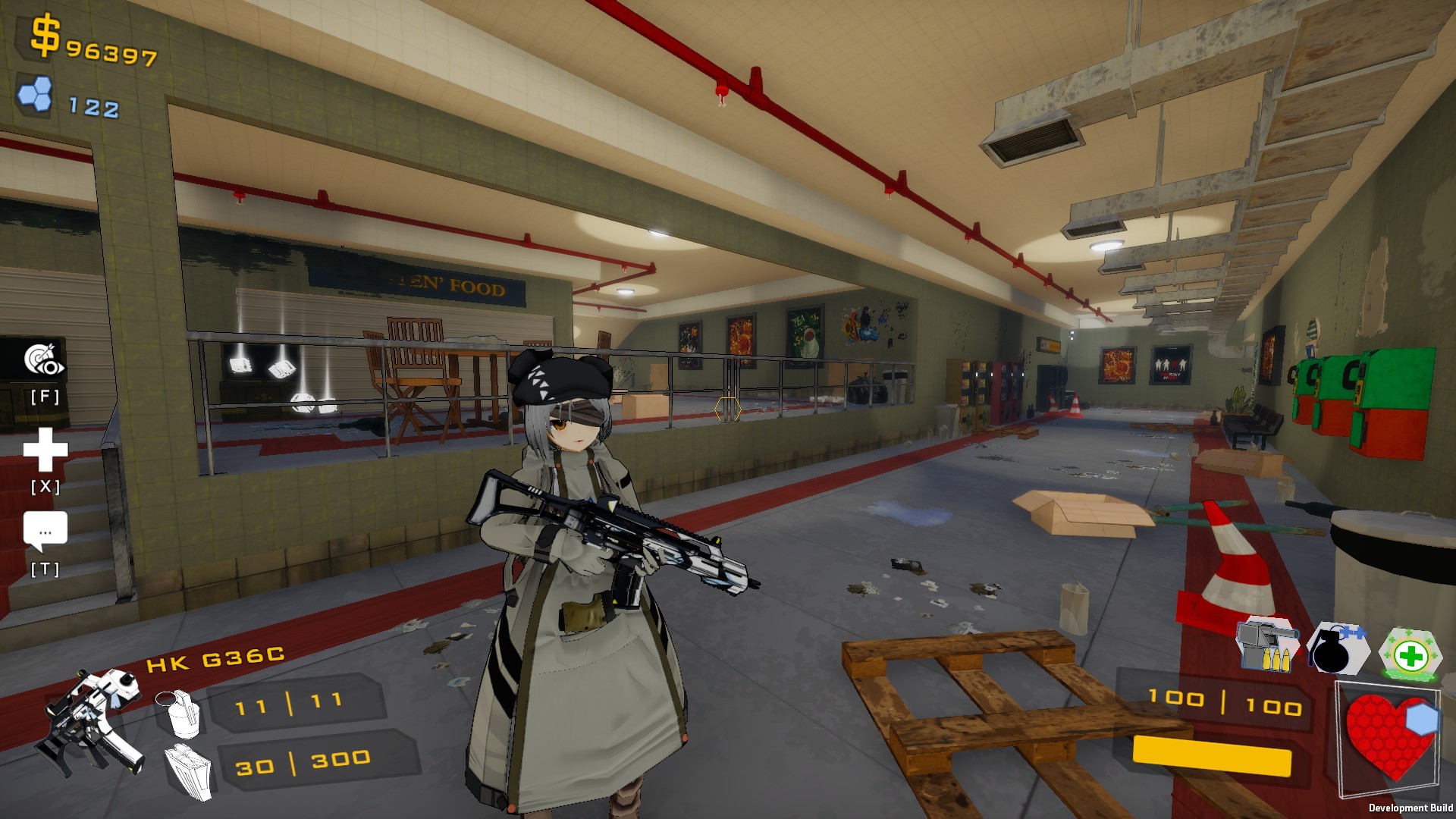
Task: Select the blue hexagon gems icon
Action: click(x=36, y=92)
